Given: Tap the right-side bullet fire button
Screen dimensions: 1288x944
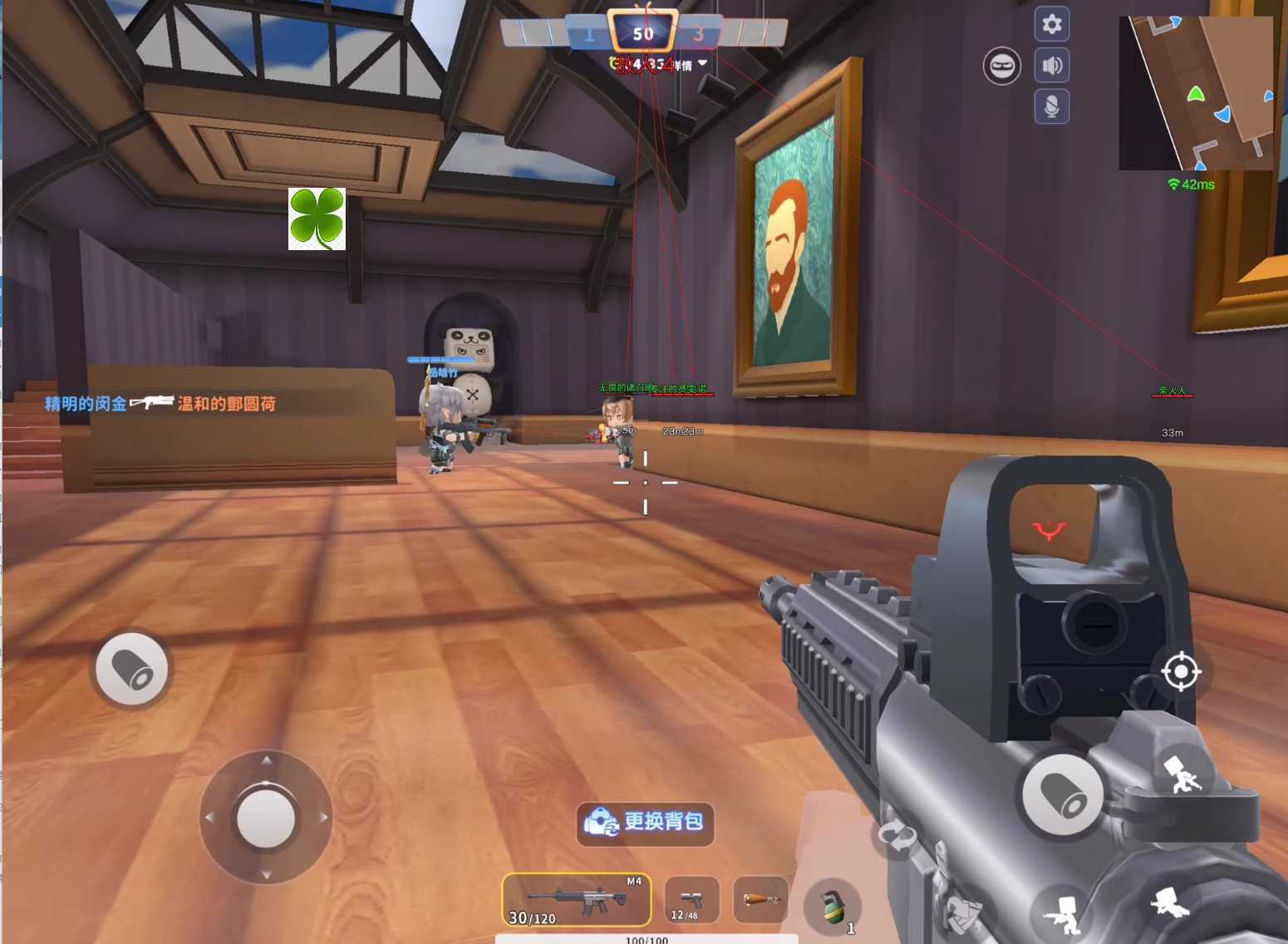Looking at the screenshot, I should [x=1062, y=795].
